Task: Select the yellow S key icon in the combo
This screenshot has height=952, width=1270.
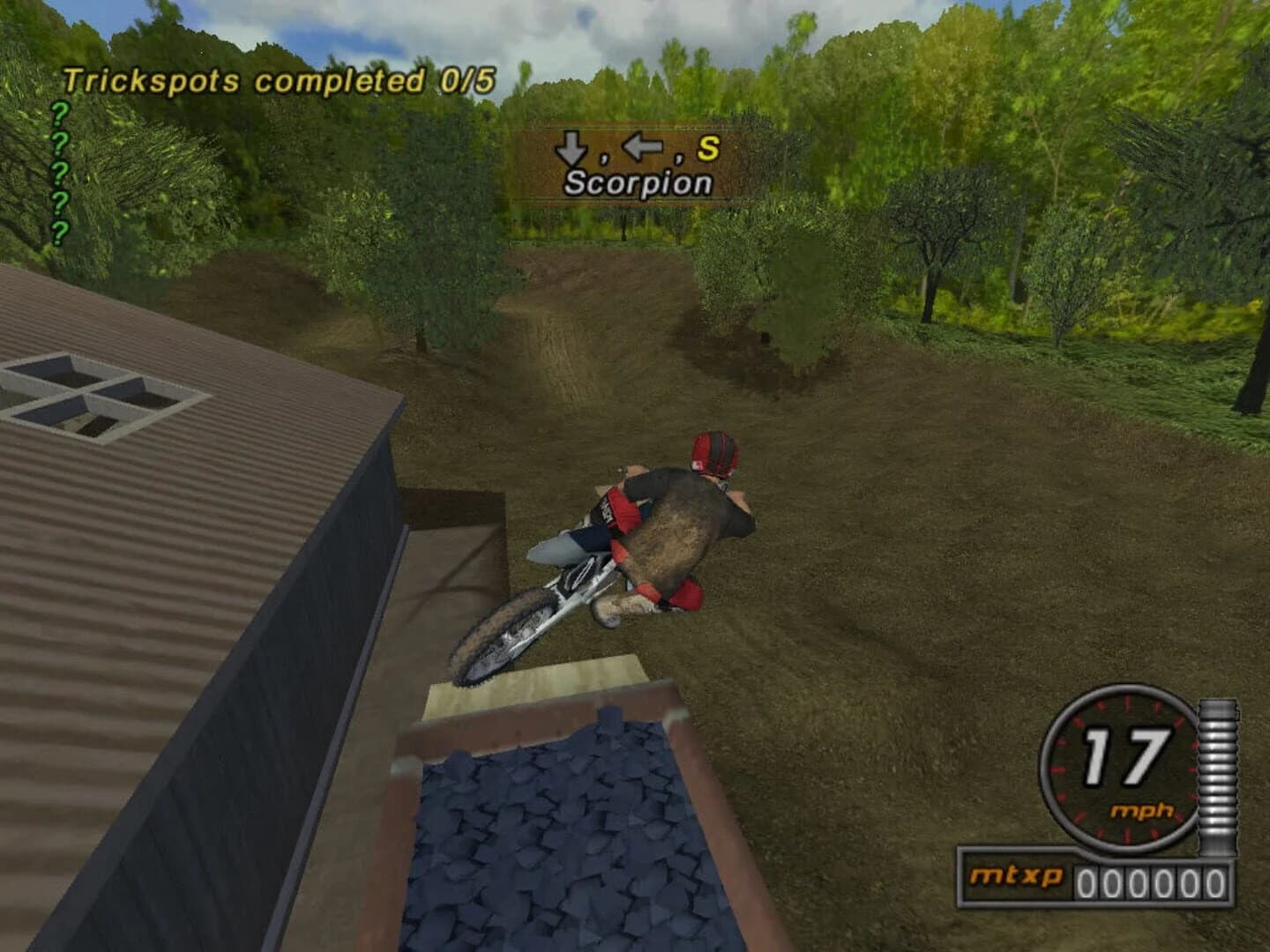Action: click(708, 149)
